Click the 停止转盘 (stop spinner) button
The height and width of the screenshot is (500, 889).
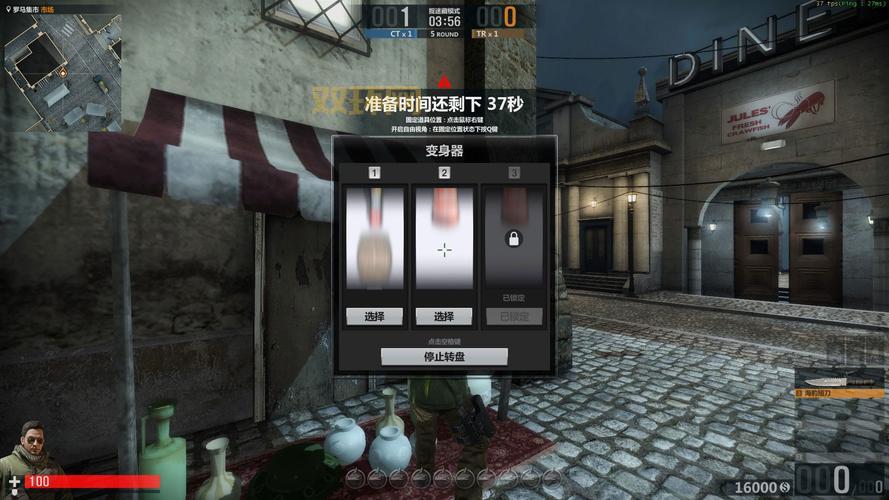pyautogui.click(x=444, y=356)
